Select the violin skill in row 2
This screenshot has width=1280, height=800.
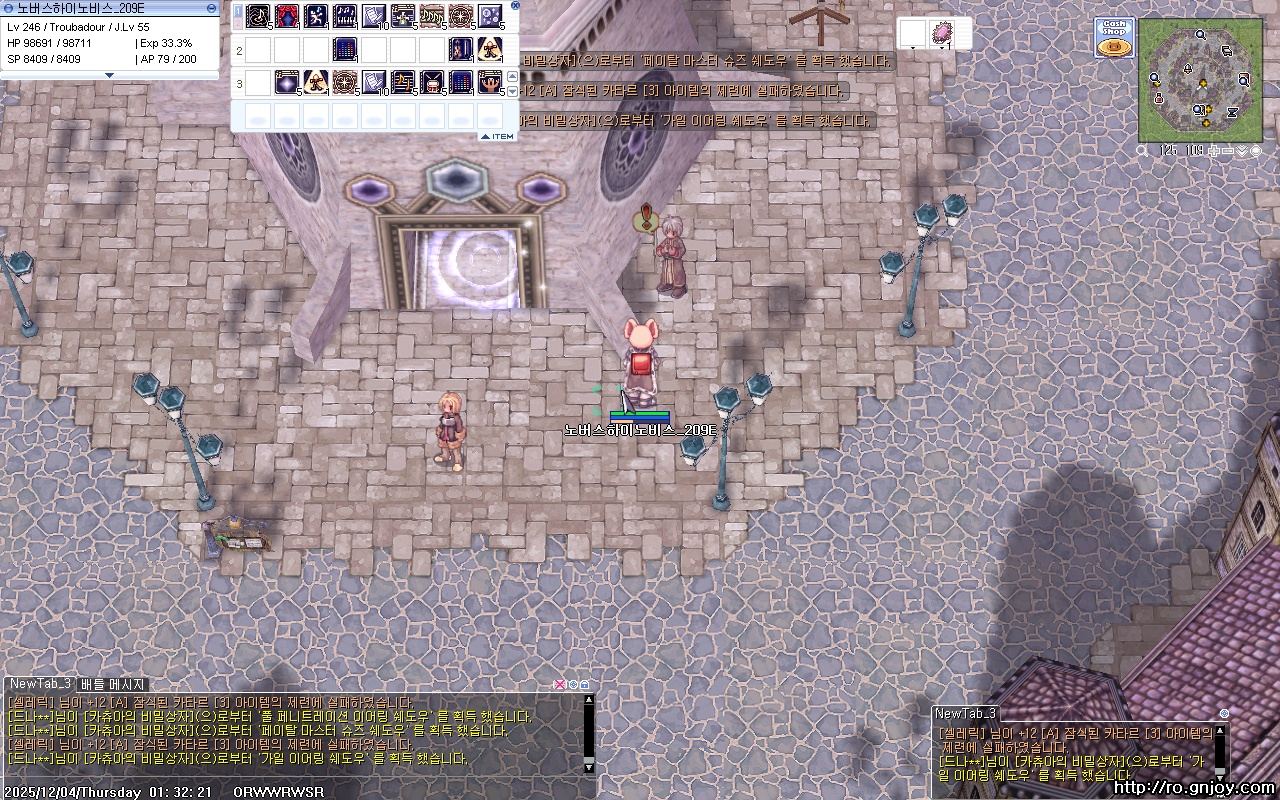click(461, 49)
